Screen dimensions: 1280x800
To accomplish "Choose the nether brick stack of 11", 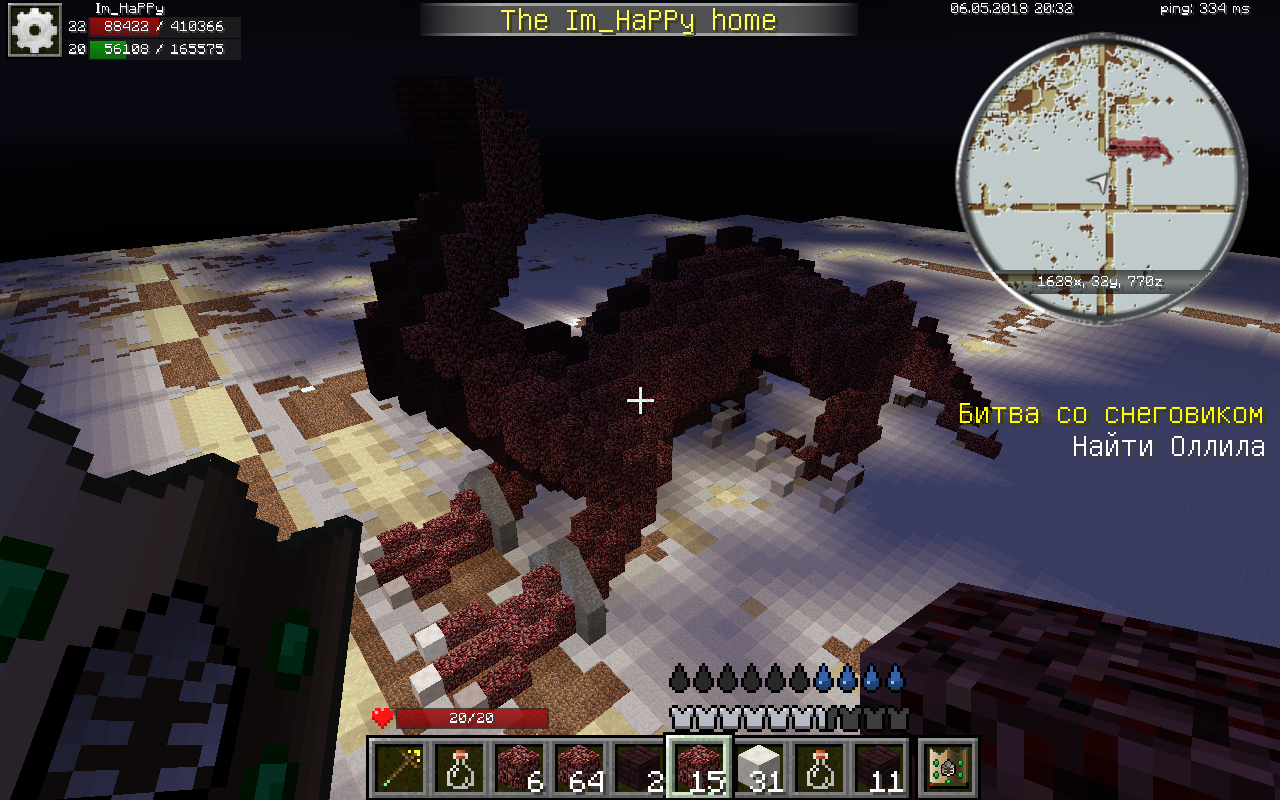I will pyautogui.click(x=880, y=768).
